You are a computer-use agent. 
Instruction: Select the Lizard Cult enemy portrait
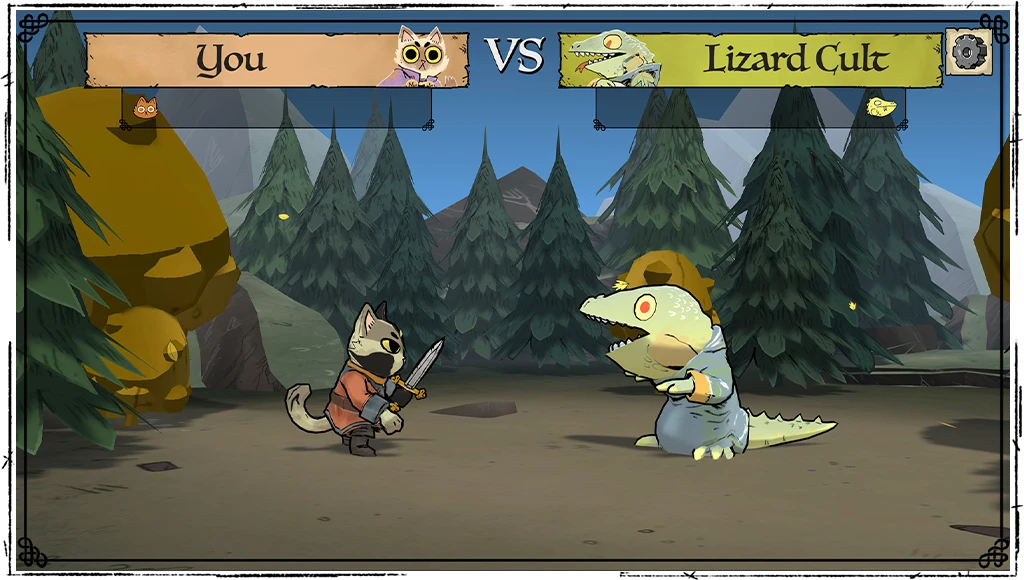(609, 60)
